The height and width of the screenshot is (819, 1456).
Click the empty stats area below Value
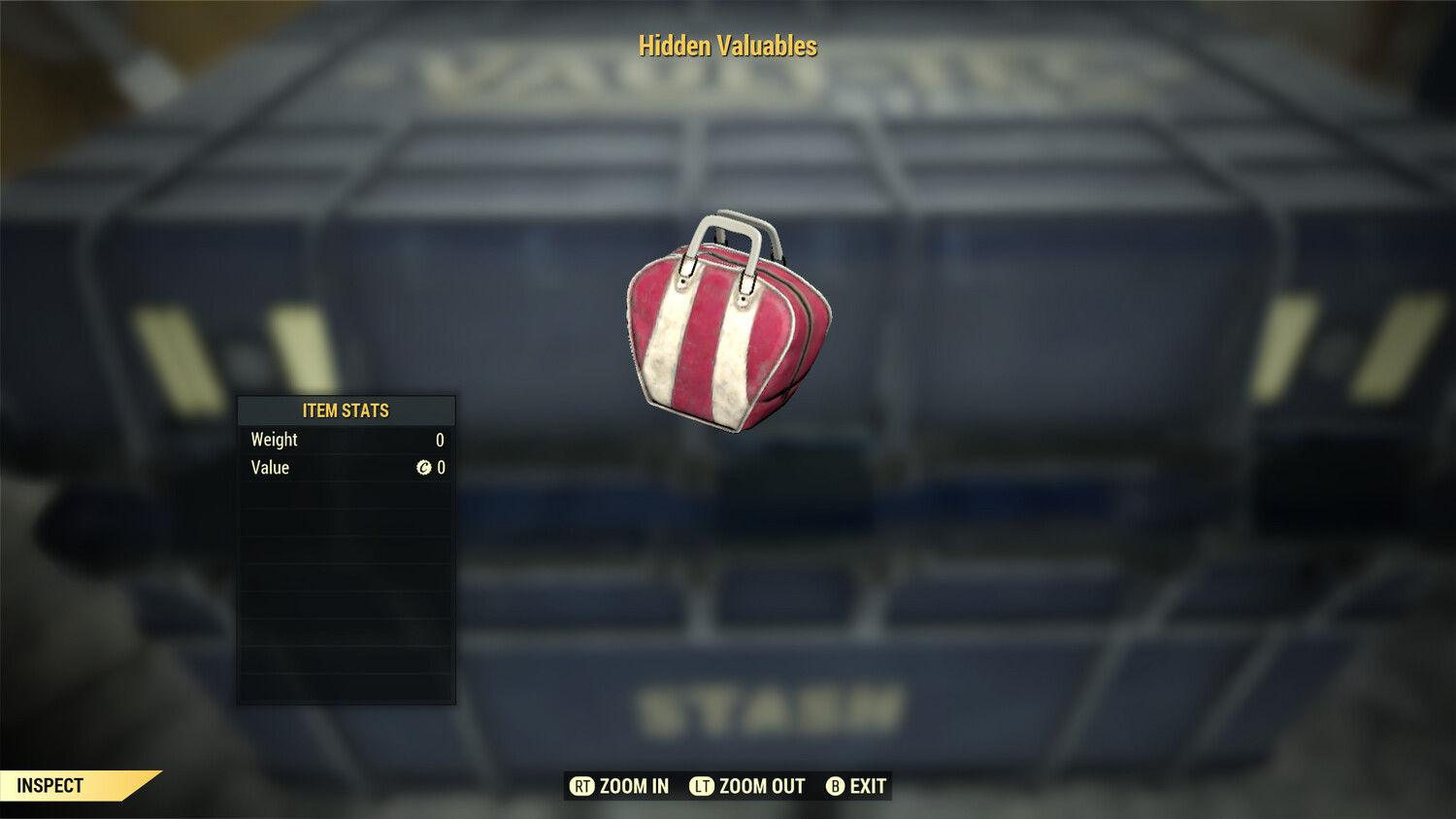point(345,582)
